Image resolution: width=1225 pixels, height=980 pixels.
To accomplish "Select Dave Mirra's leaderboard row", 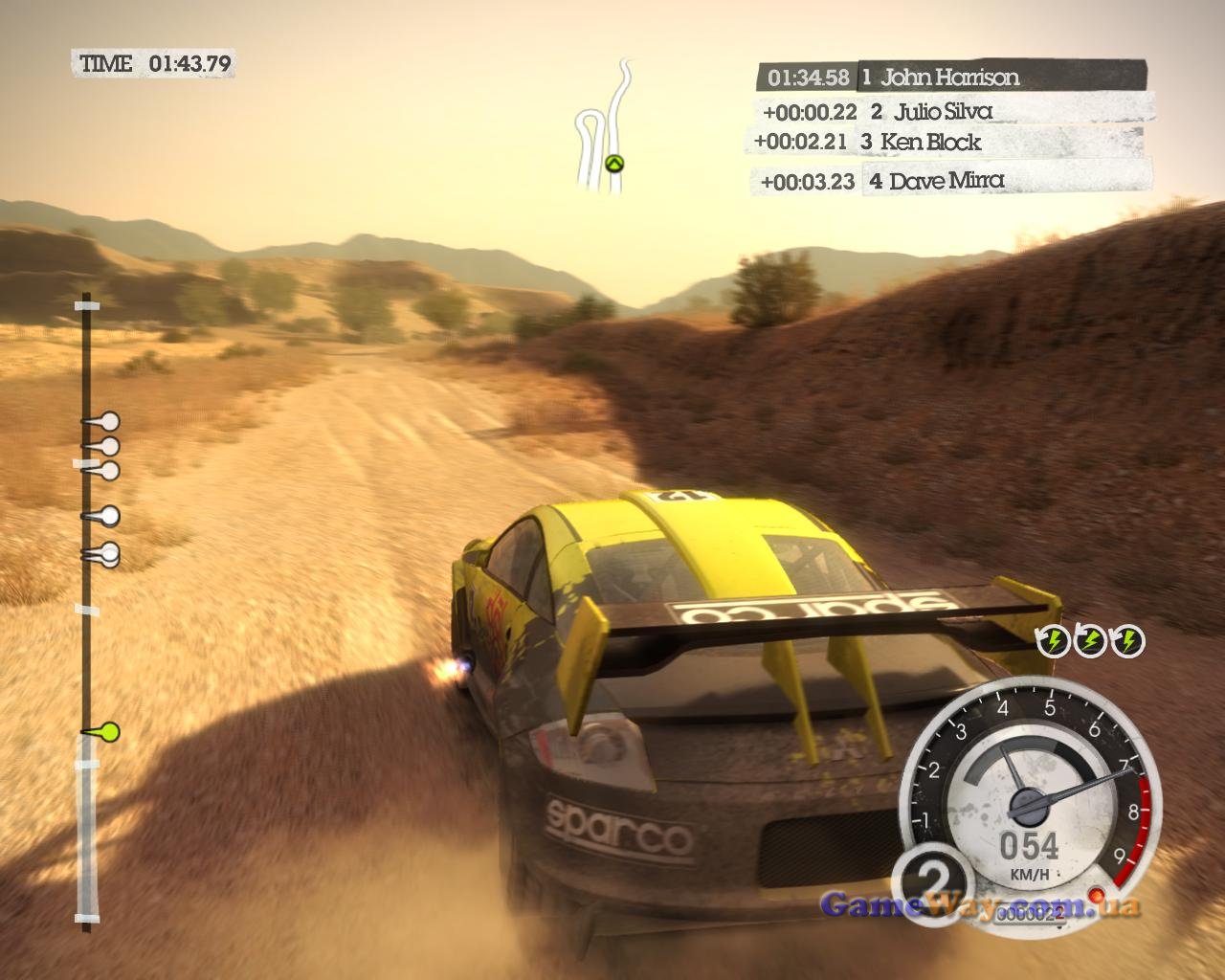I will click(x=954, y=181).
